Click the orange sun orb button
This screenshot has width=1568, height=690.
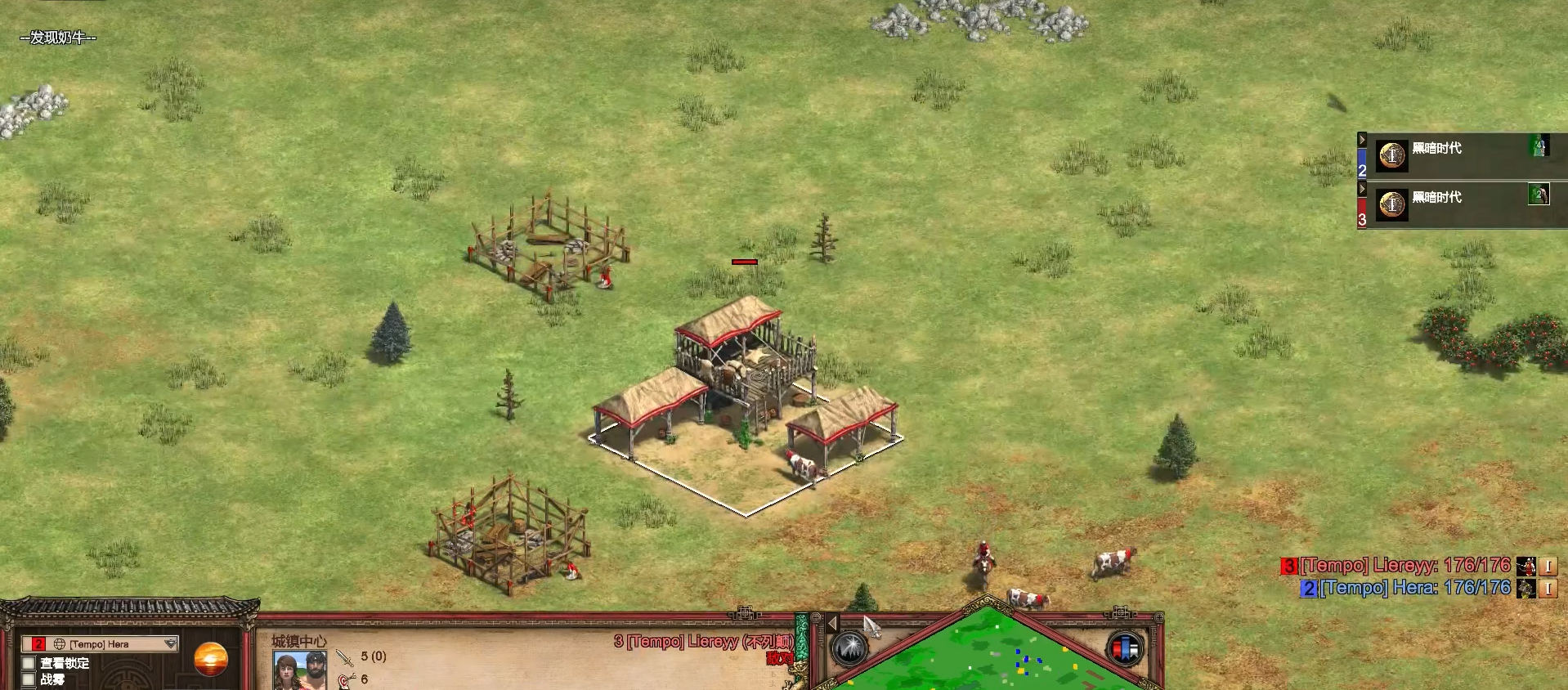click(x=211, y=660)
